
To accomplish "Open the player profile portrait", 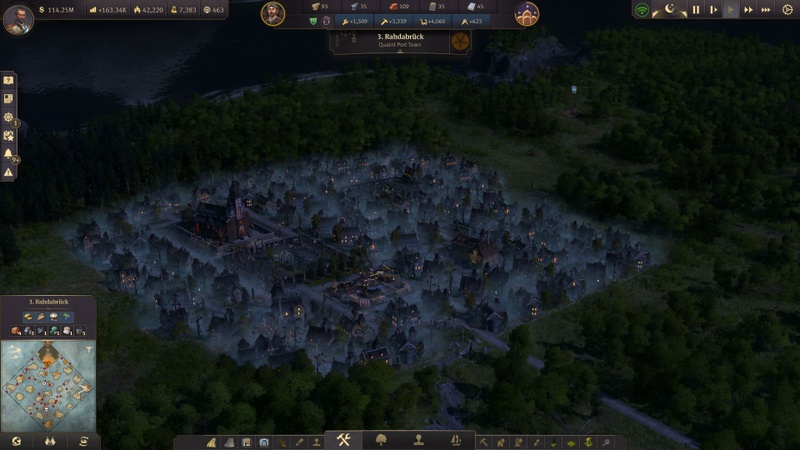I will pos(17,19).
